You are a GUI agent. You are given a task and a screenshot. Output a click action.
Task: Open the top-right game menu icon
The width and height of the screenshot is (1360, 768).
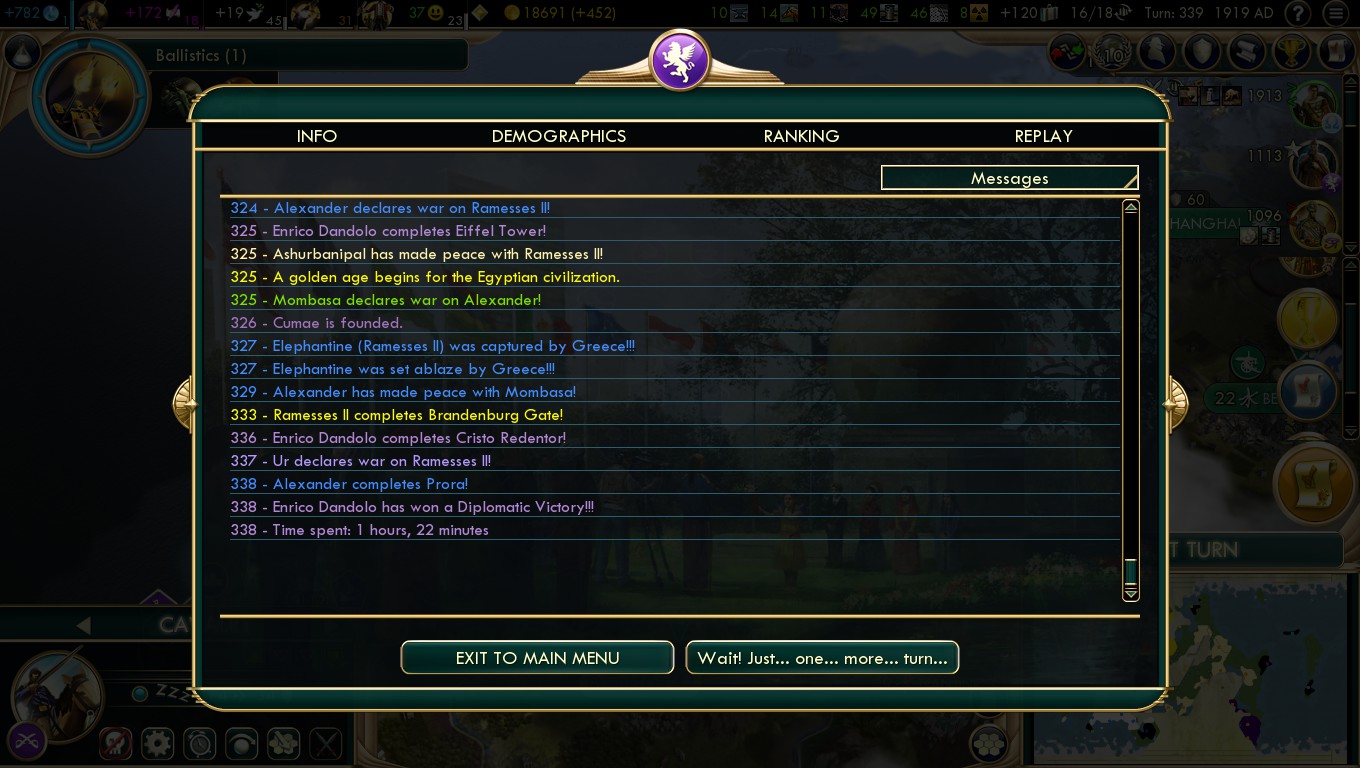tap(1338, 14)
